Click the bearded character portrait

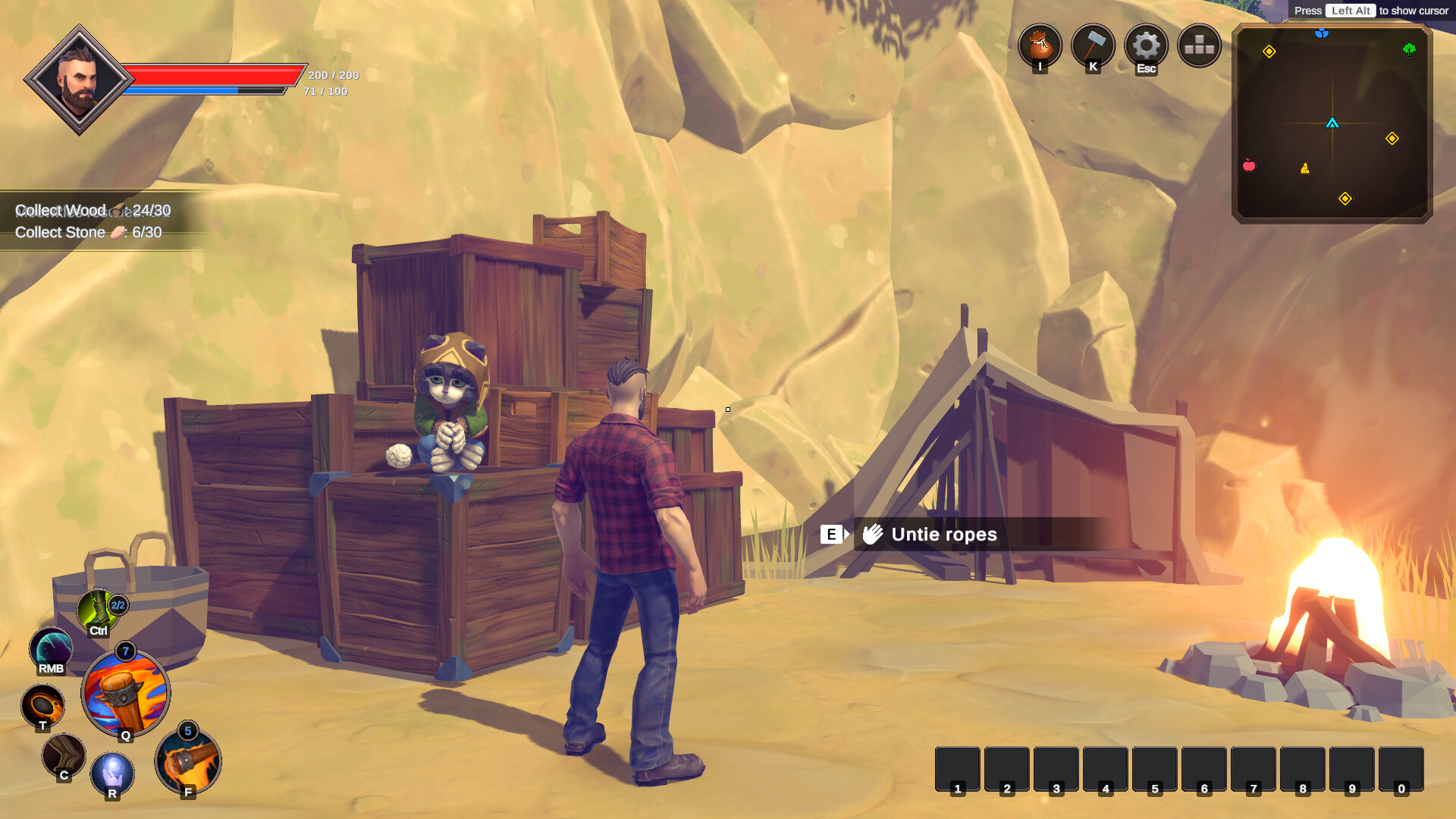point(79,80)
